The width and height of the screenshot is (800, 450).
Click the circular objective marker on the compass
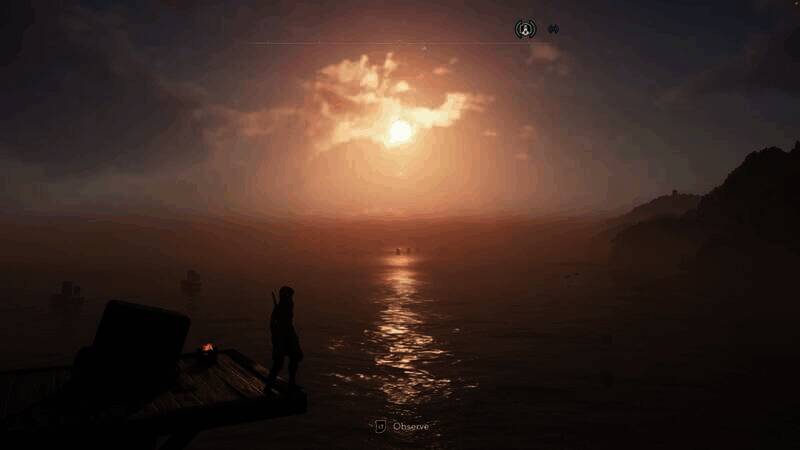525,29
